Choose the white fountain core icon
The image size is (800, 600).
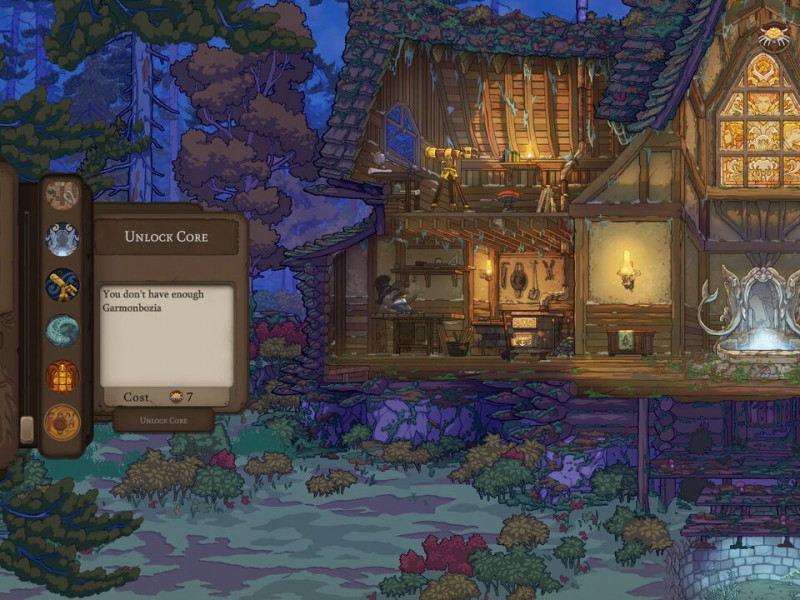tap(62, 239)
